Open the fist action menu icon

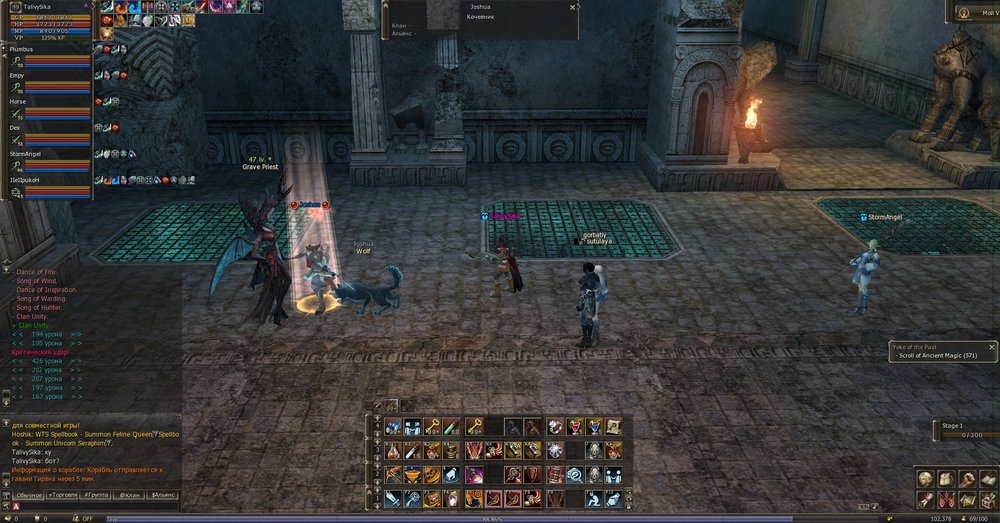(966, 480)
